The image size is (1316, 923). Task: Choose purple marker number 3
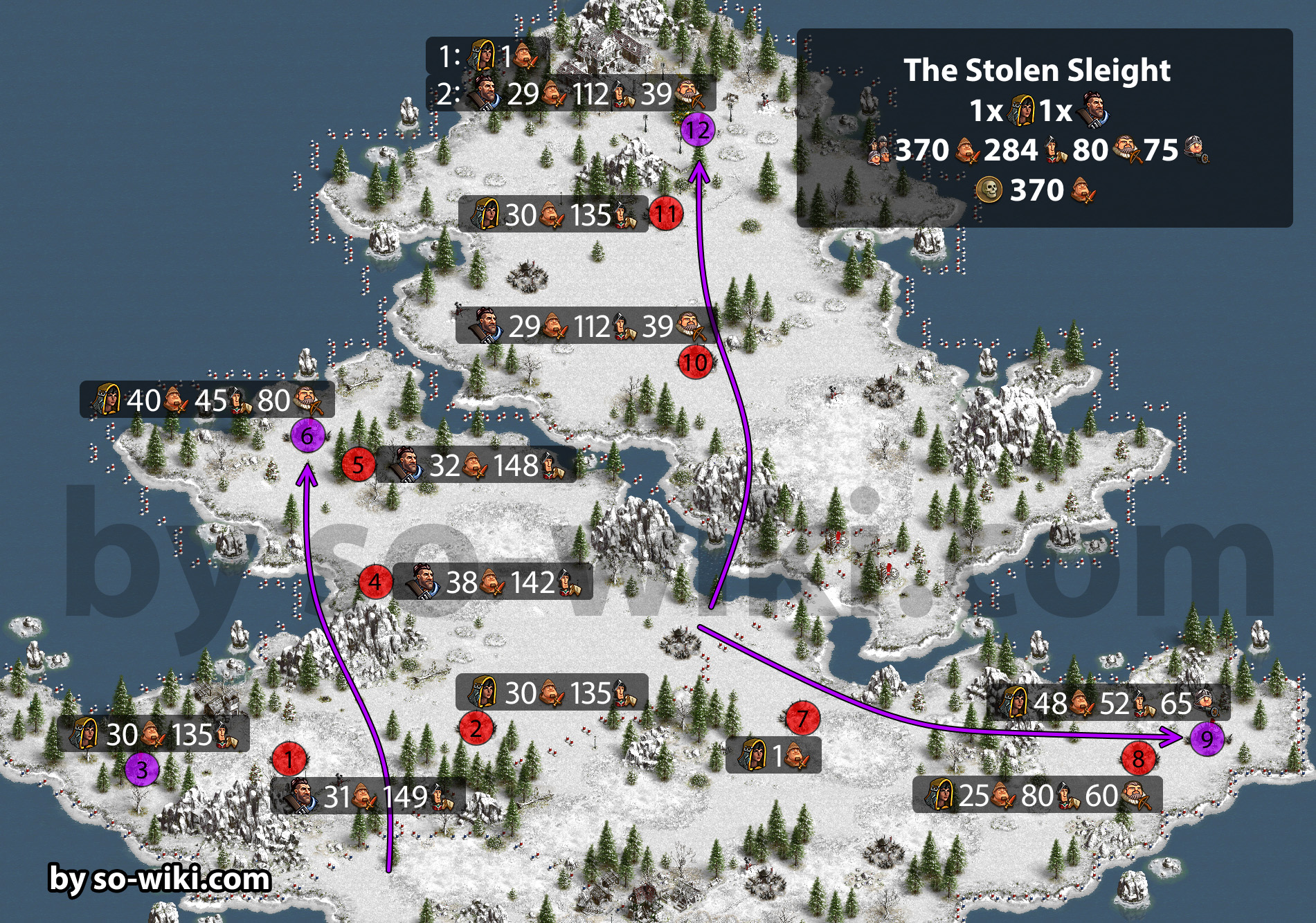tap(142, 769)
